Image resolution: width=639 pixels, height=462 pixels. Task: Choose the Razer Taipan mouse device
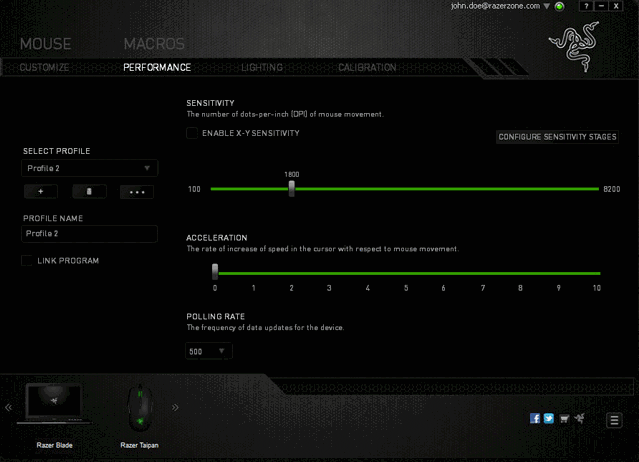click(x=140, y=412)
